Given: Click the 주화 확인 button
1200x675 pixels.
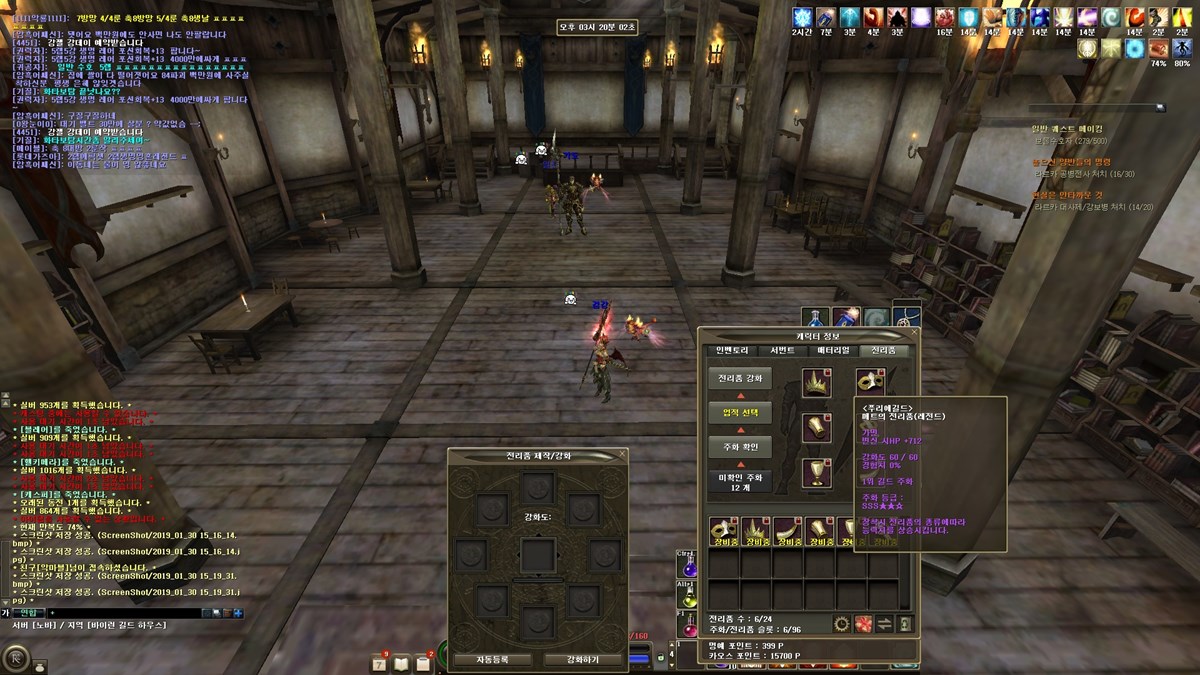Looking at the screenshot, I should pos(740,446).
